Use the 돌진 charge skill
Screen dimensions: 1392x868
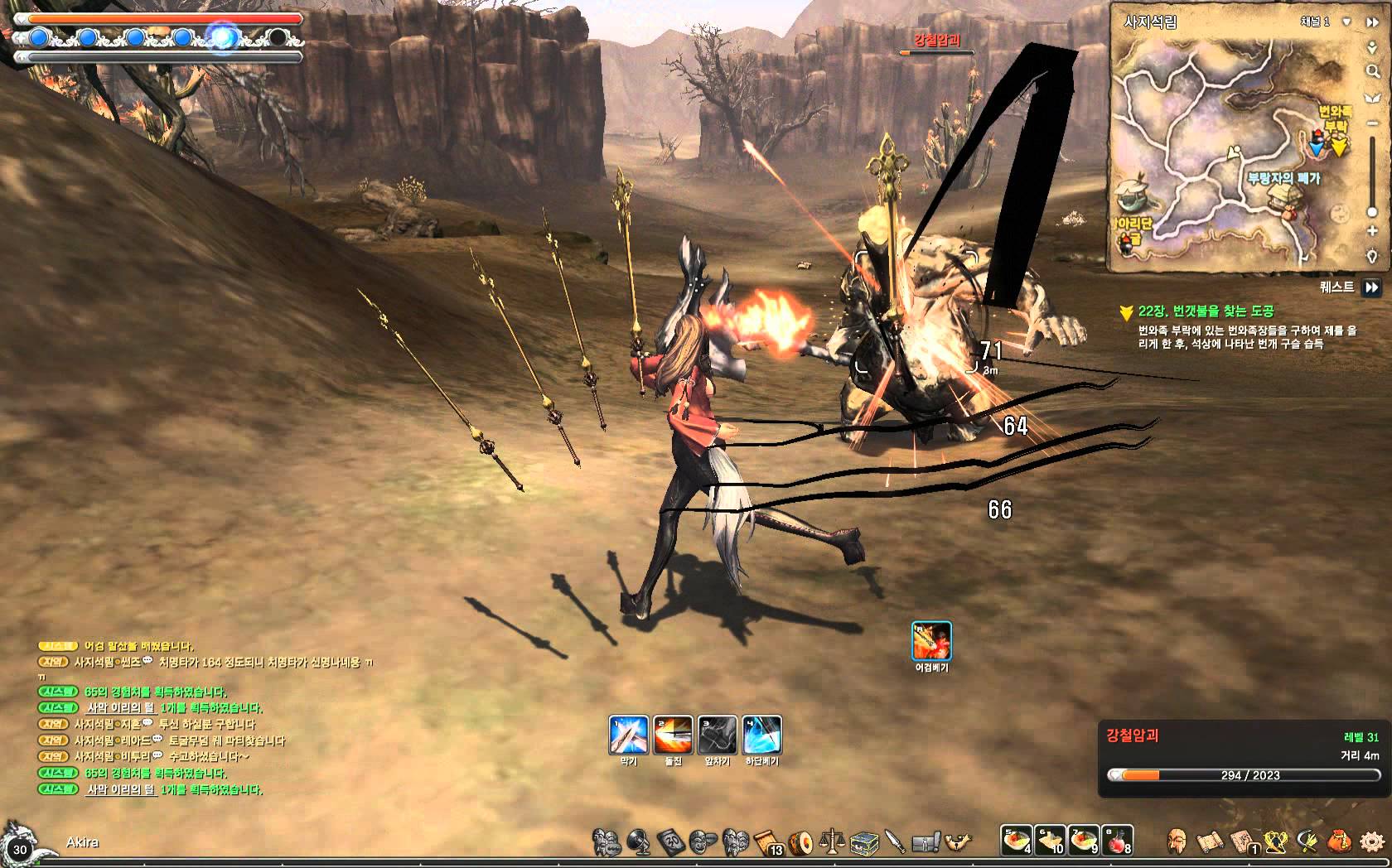pyautogui.click(x=673, y=735)
